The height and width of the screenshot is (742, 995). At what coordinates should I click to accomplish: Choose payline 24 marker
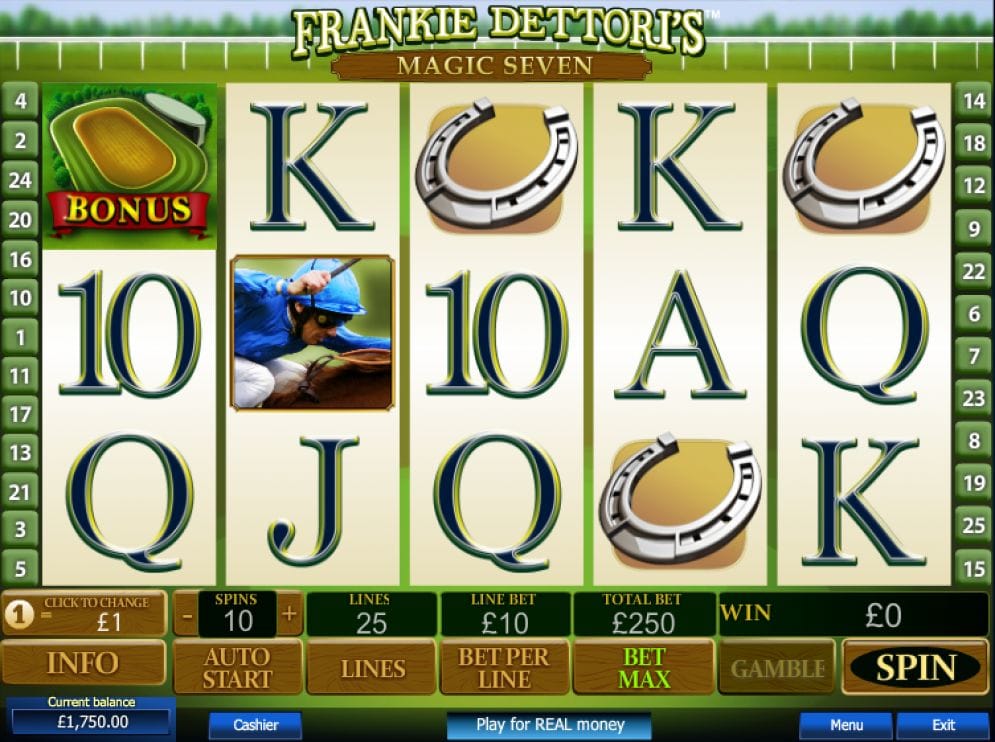pyautogui.click(x=20, y=181)
